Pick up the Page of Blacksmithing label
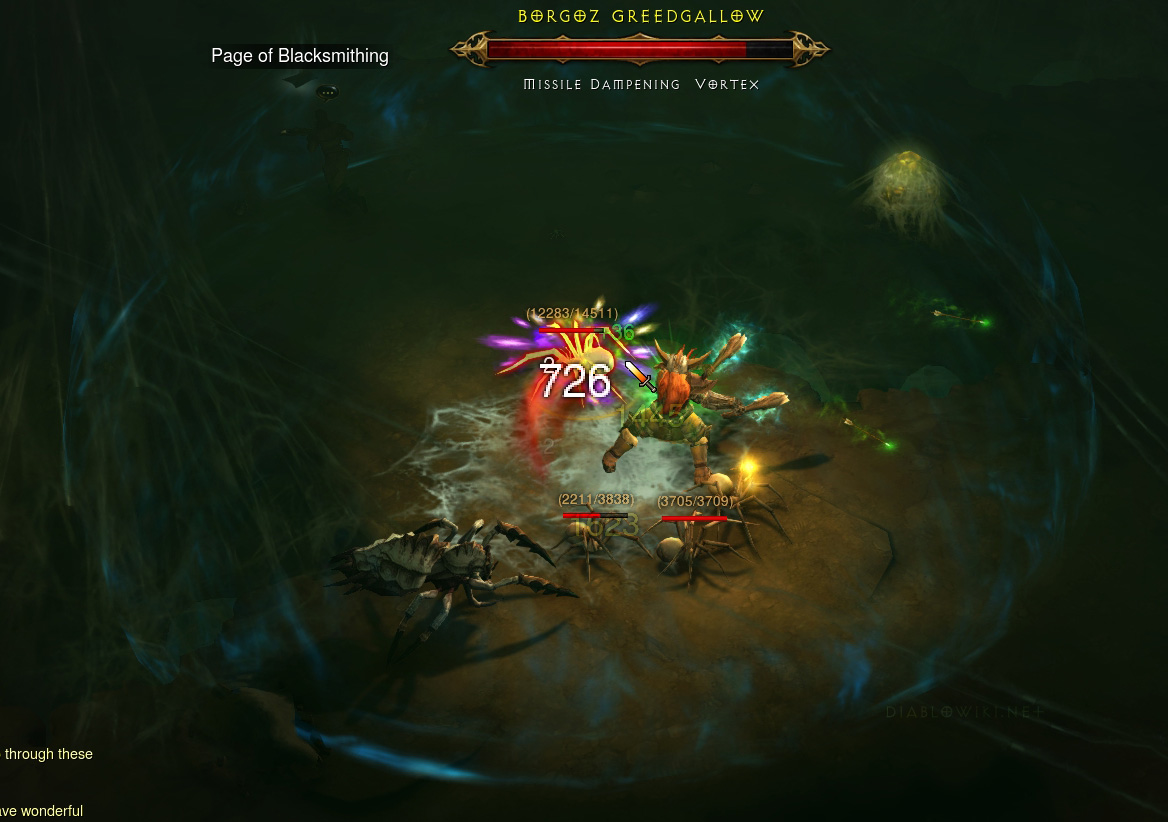 299,56
